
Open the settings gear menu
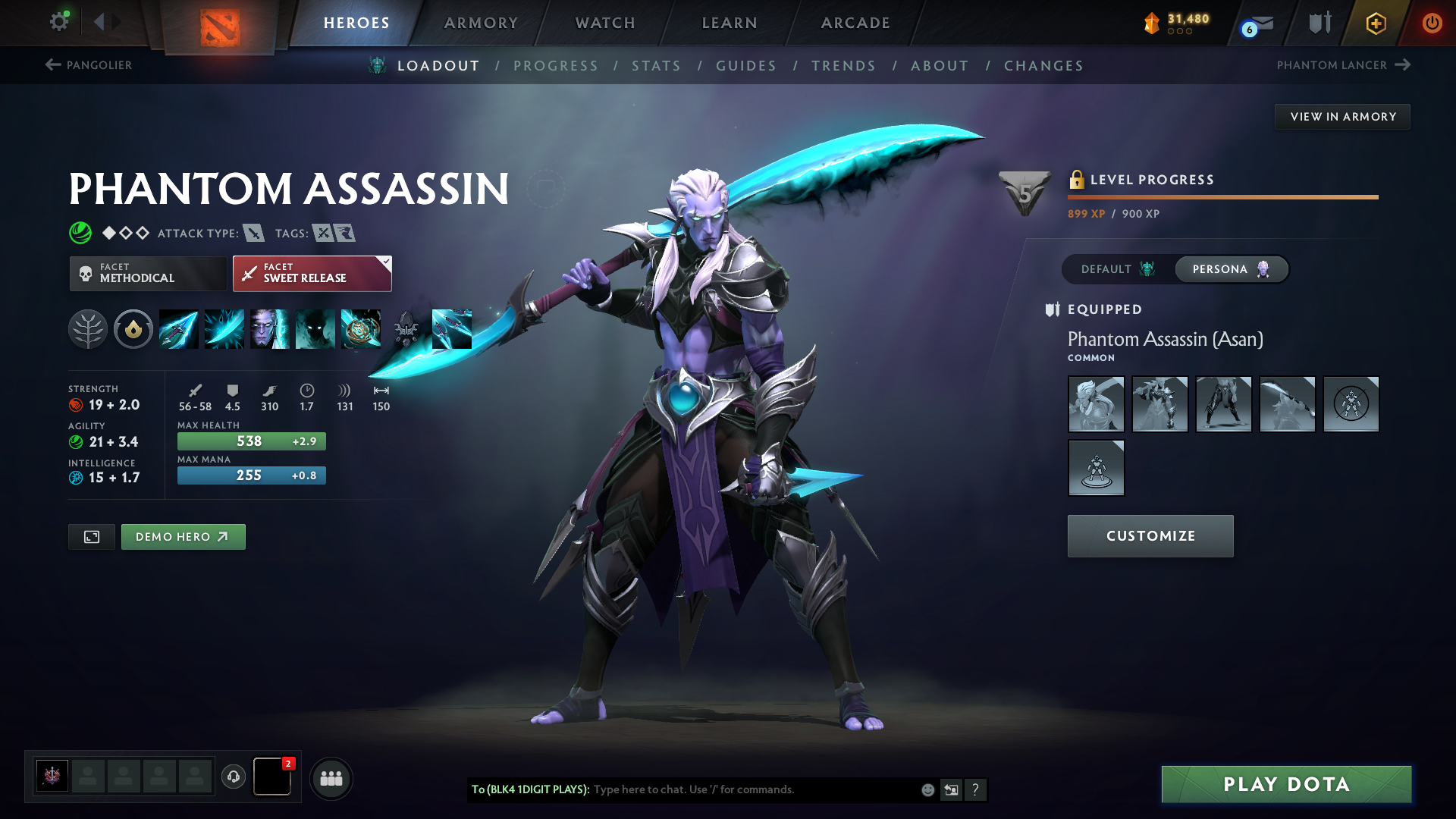point(58,21)
